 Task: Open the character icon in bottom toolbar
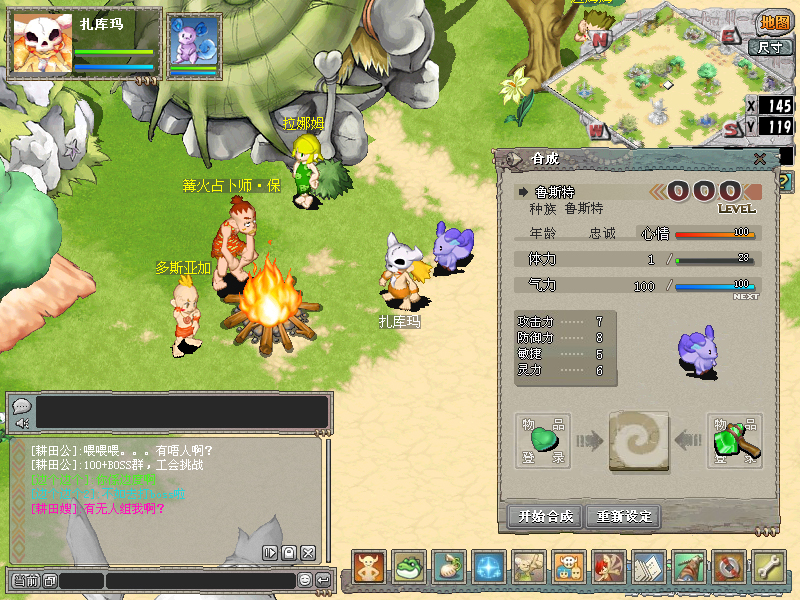click(x=369, y=567)
